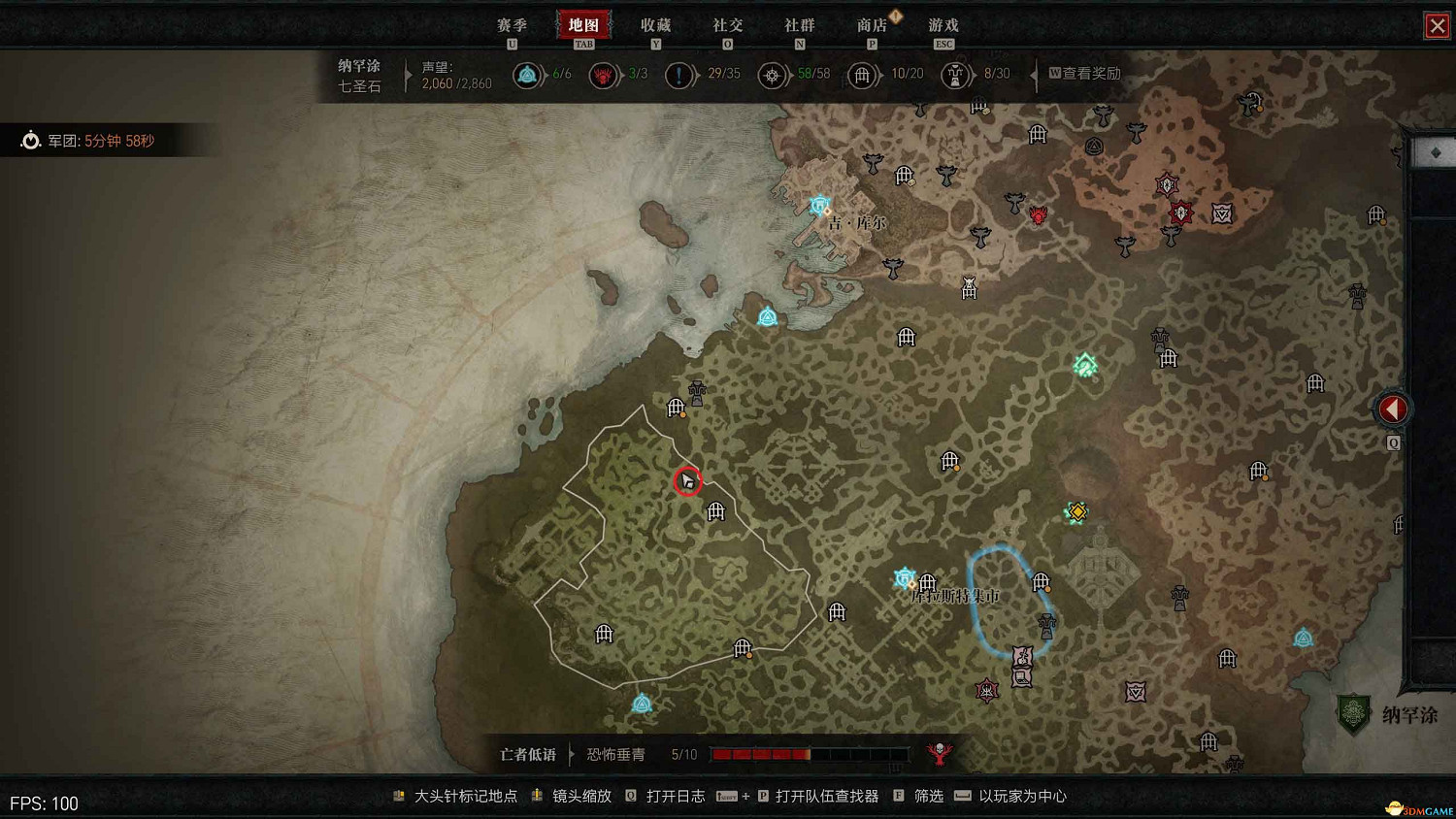This screenshot has width=1456, height=819.
Task: Click the 10/20 dungeons reputation icon
Action: tap(863, 75)
